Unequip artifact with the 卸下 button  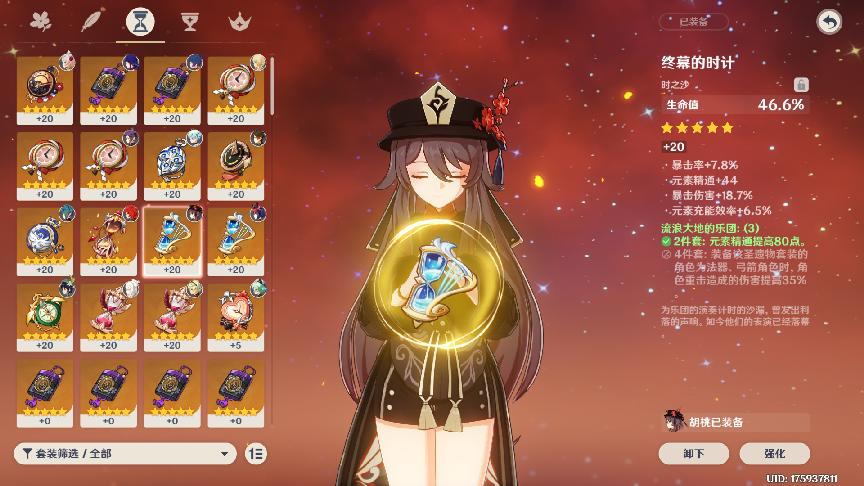click(x=693, y=453)
